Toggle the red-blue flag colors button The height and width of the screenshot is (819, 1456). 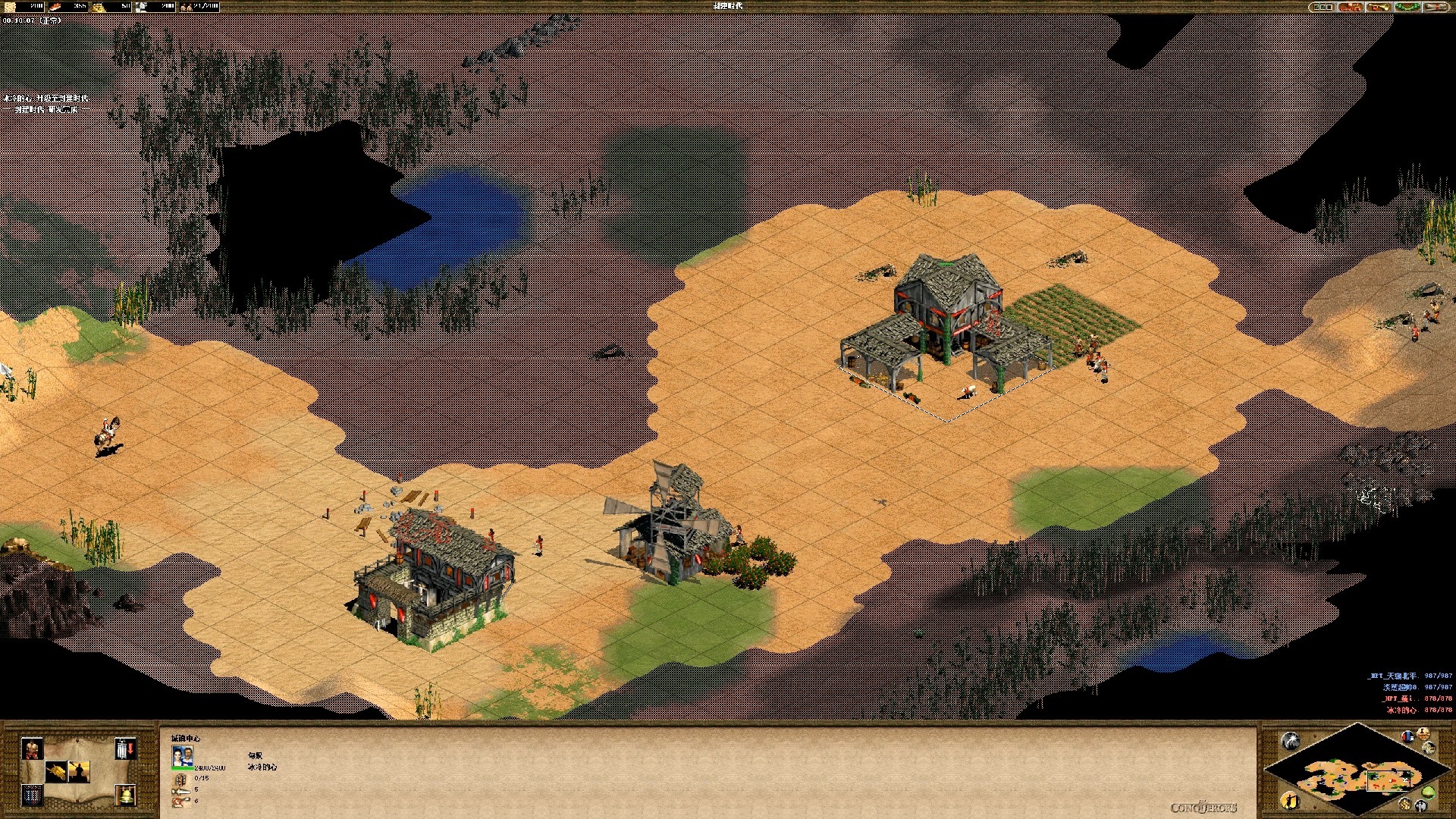(1407, 736)
